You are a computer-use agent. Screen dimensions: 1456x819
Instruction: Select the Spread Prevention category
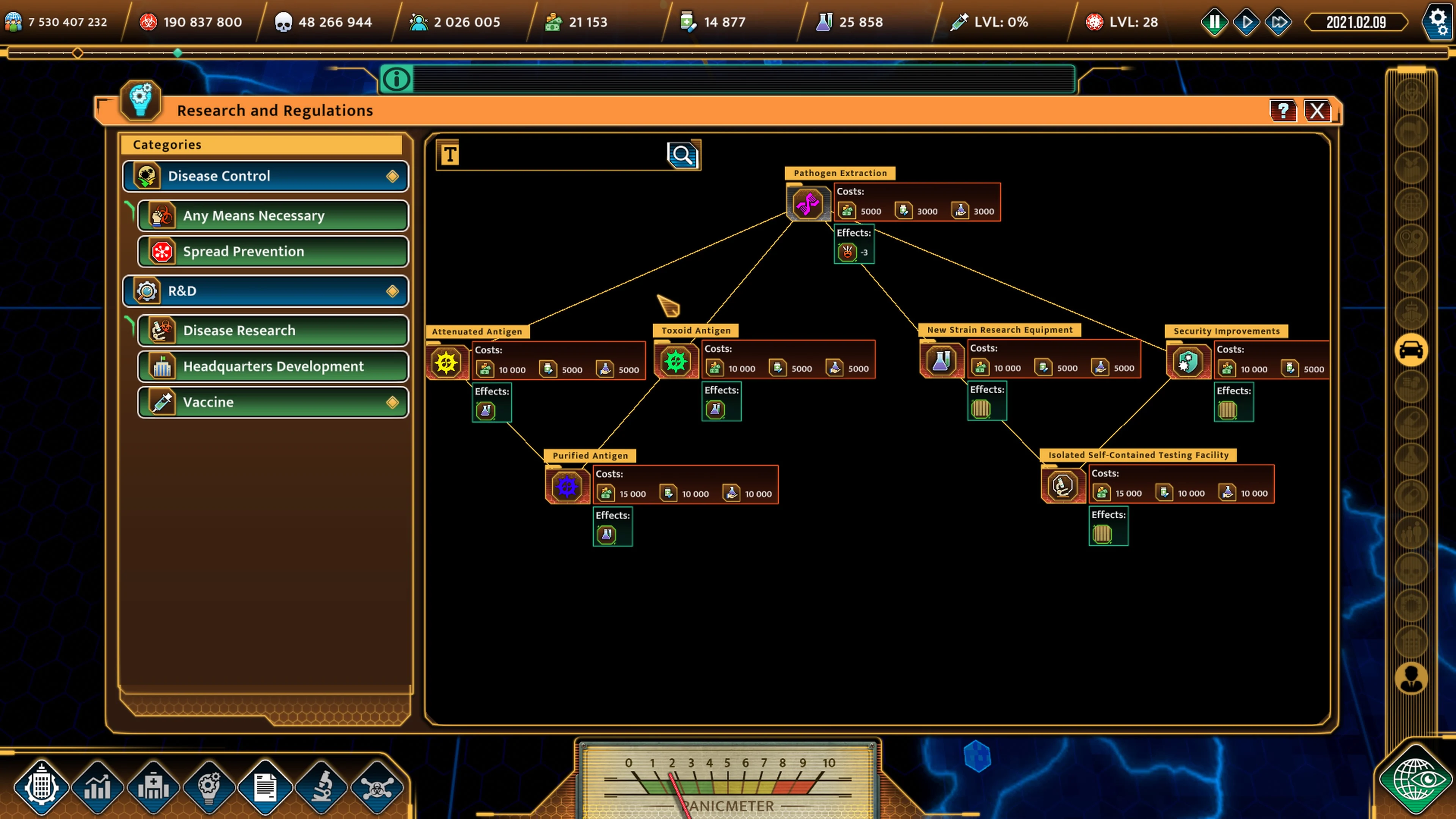273,251
